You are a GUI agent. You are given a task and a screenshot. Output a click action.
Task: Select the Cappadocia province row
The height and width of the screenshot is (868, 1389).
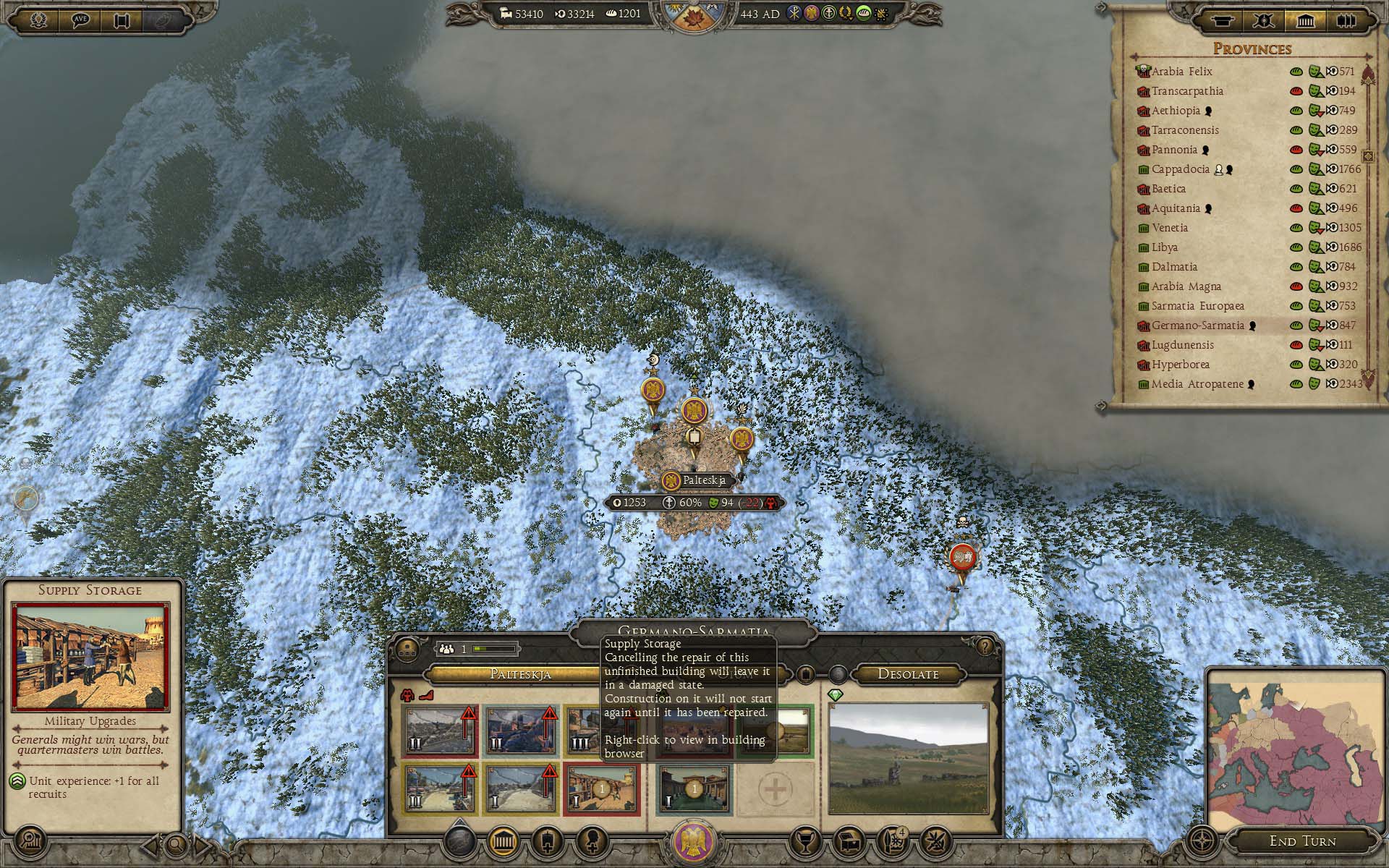pyautogui.click(x=1180, y=169)
